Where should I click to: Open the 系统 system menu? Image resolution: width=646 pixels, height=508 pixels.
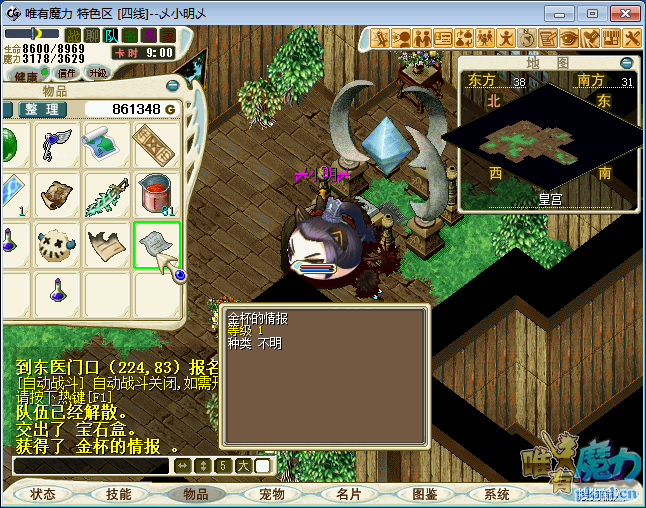click(497, 494)
